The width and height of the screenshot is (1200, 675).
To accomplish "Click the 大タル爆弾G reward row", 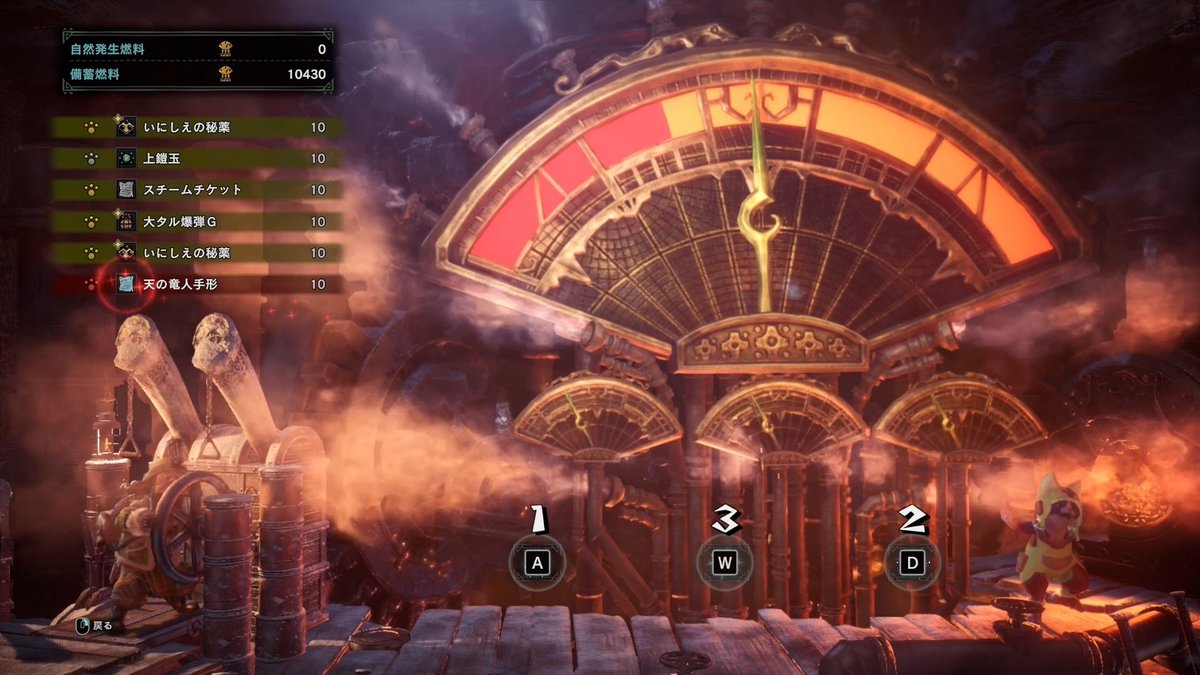I will (198, 221).
